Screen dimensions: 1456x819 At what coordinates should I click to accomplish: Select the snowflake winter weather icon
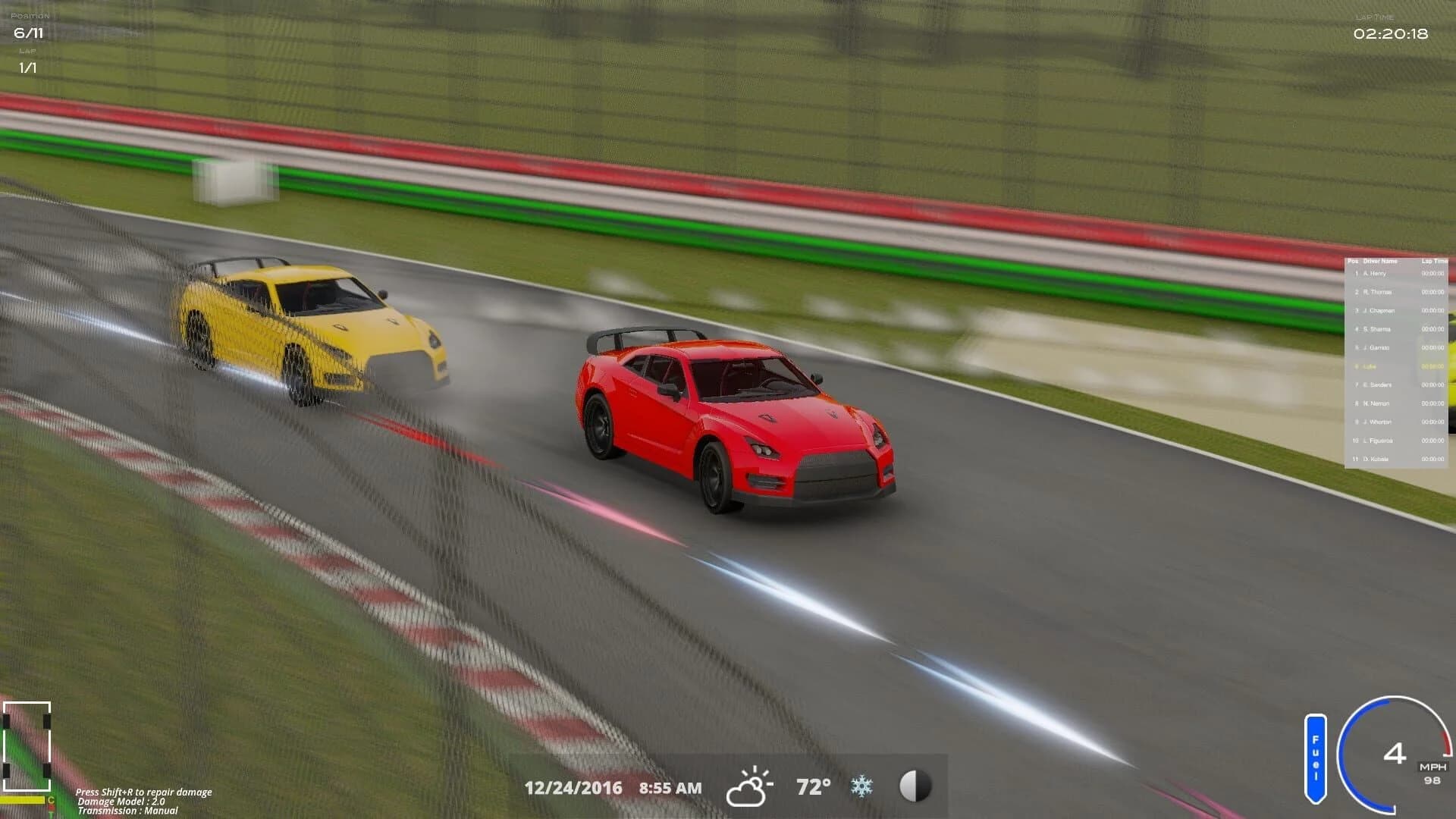point(861,786)
